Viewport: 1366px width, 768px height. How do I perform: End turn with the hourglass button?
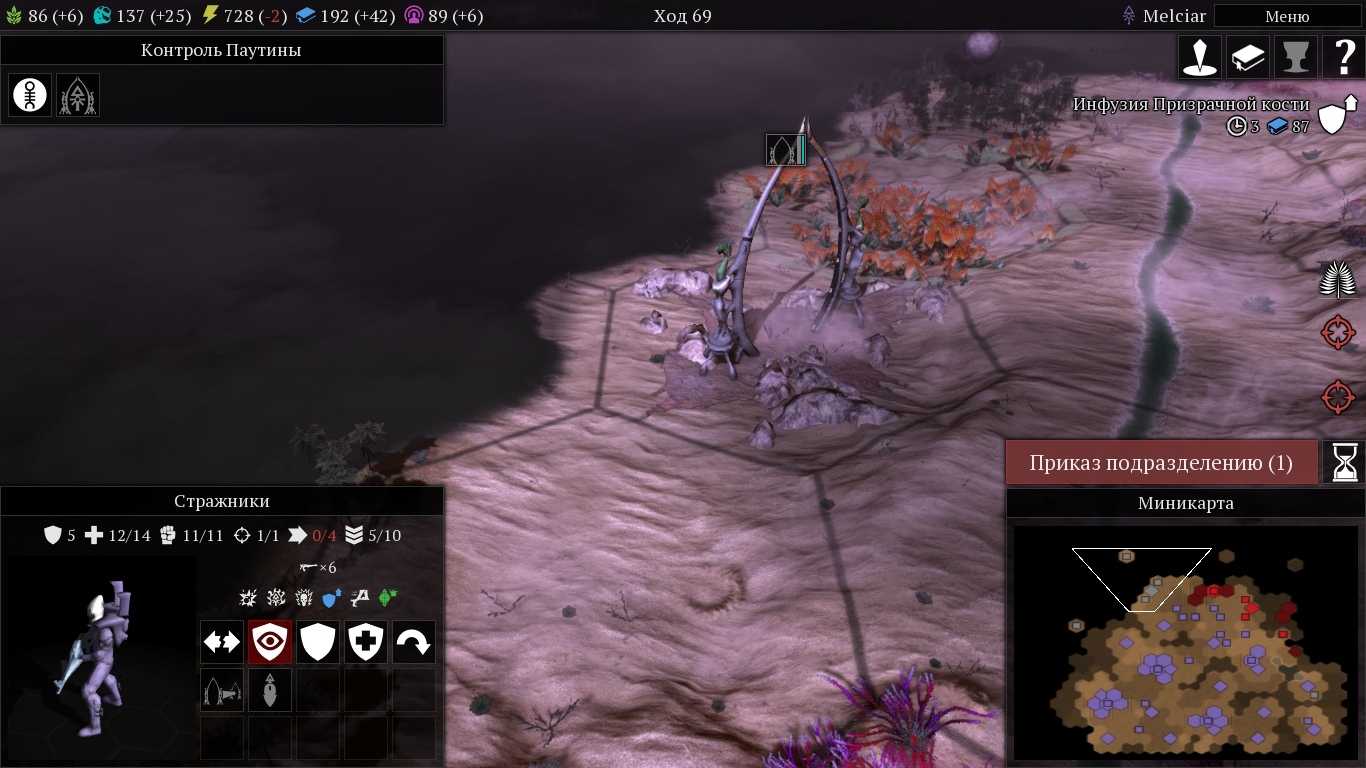[1344, 462]
